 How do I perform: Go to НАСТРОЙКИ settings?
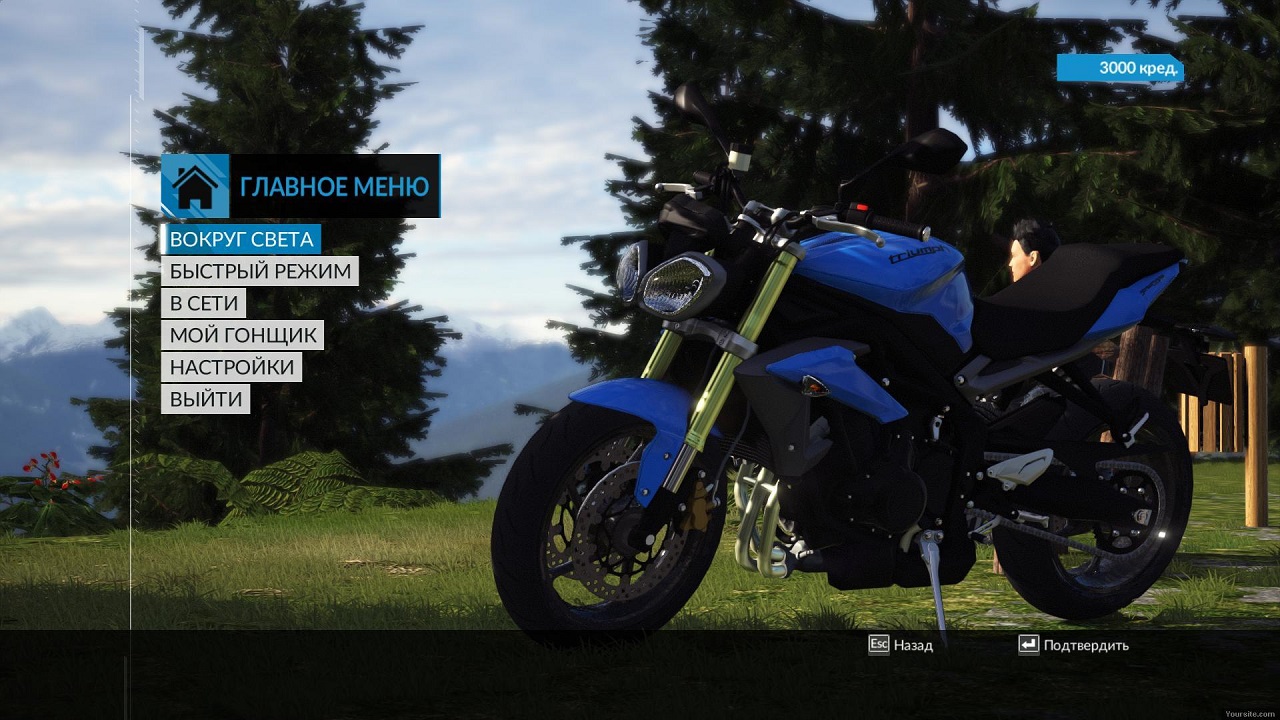pyautogui.click(x=232, y=367)
